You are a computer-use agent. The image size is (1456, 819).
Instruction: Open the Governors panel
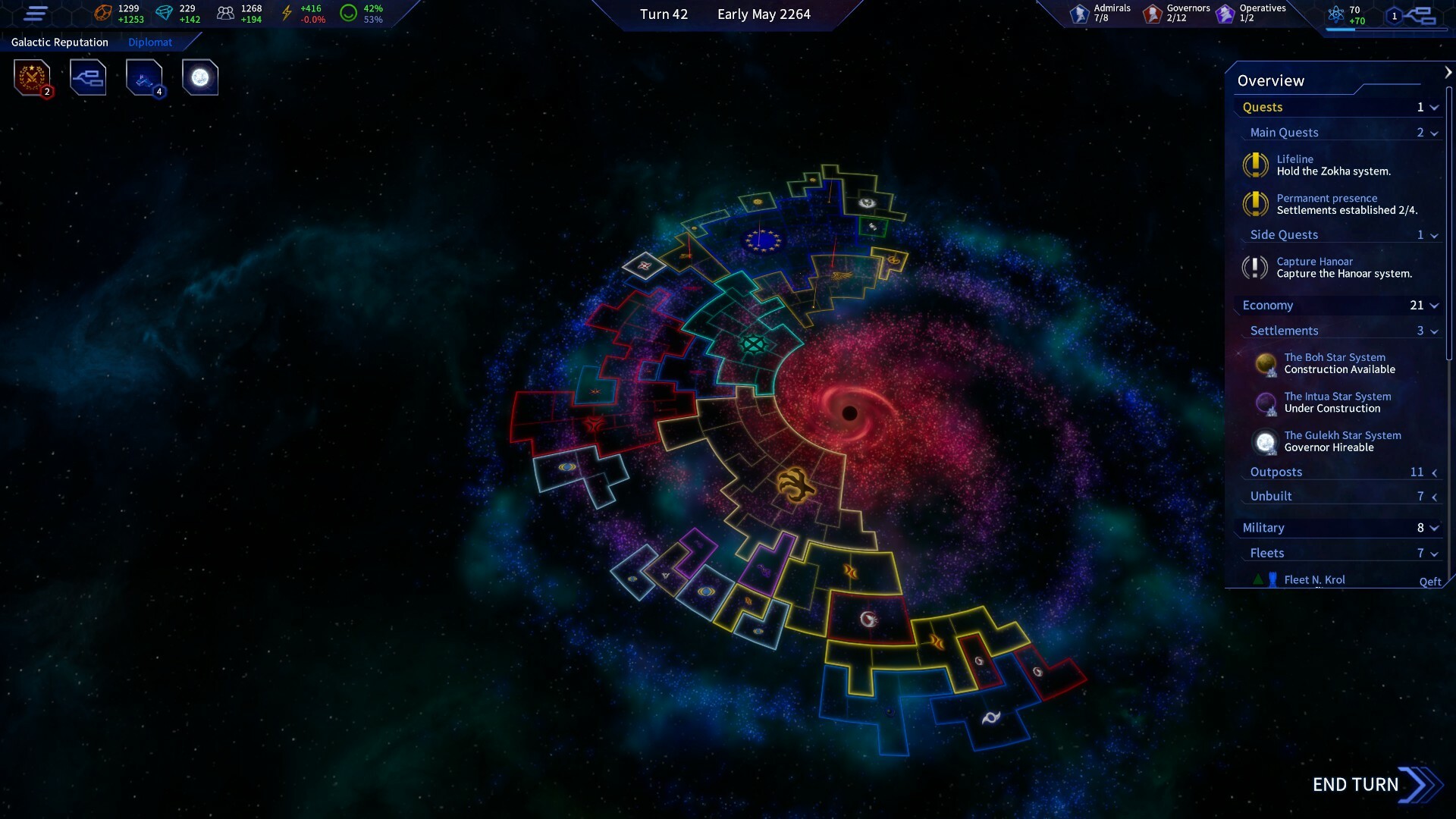coord(1152,13)
